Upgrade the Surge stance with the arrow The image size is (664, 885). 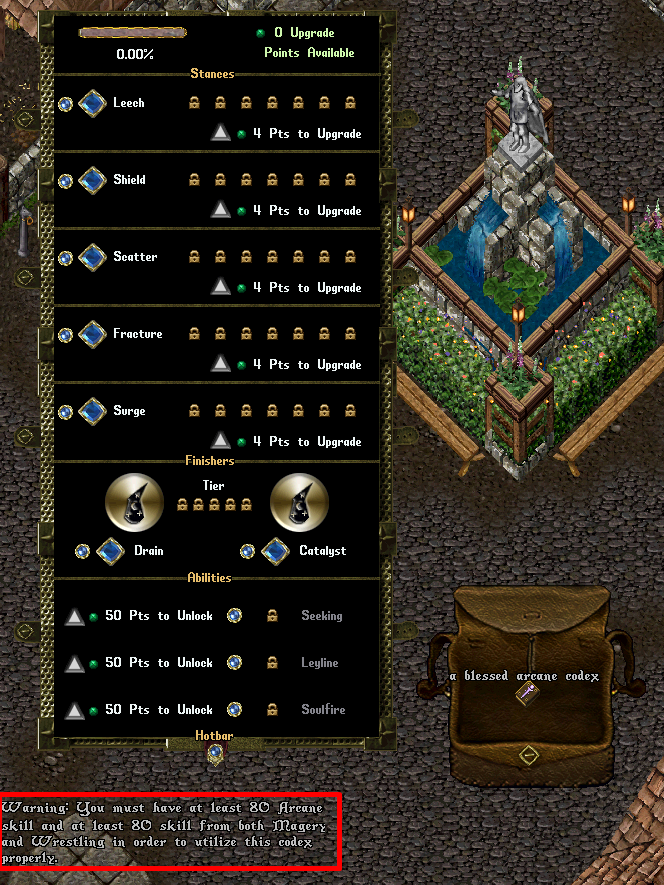tap(221, 441)
